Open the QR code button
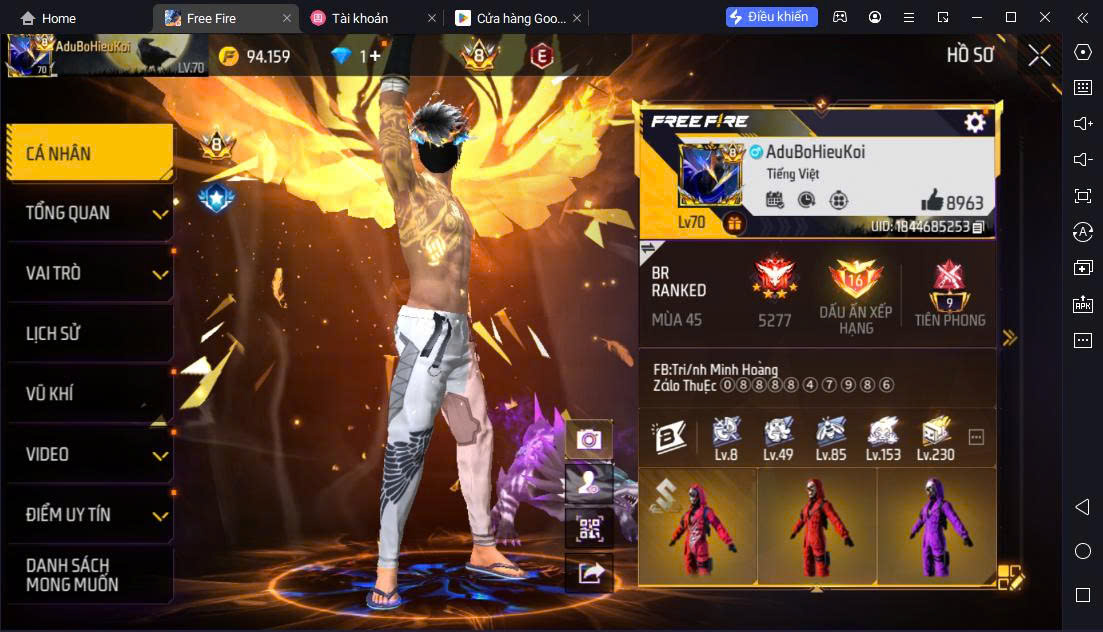Screen dimensions: 1103x632 click(589, 528)
